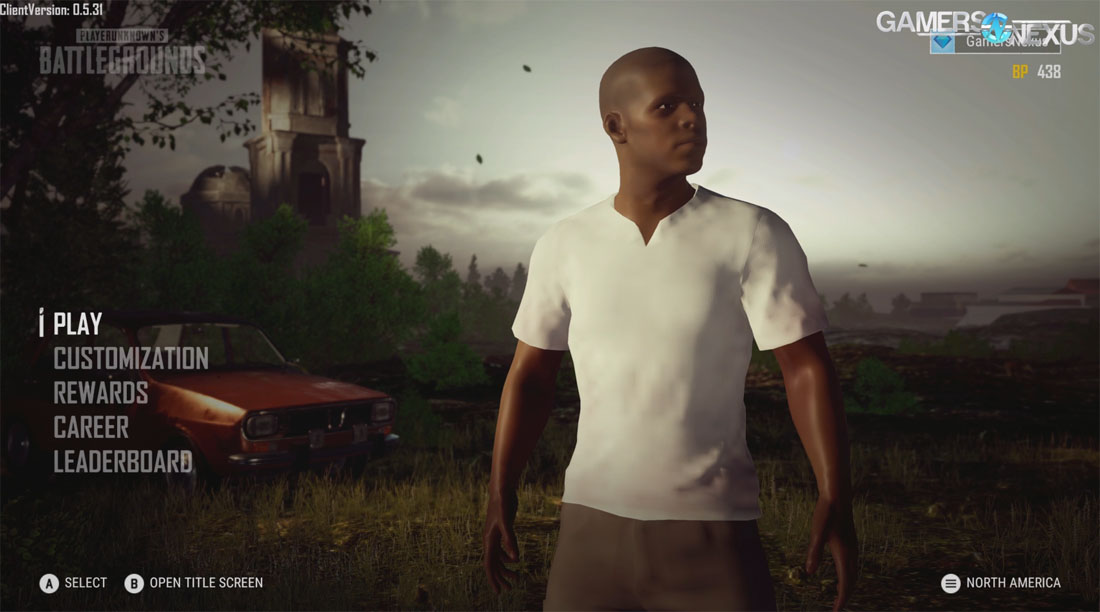Go to the REWARDS screen

tap(100, 392)
